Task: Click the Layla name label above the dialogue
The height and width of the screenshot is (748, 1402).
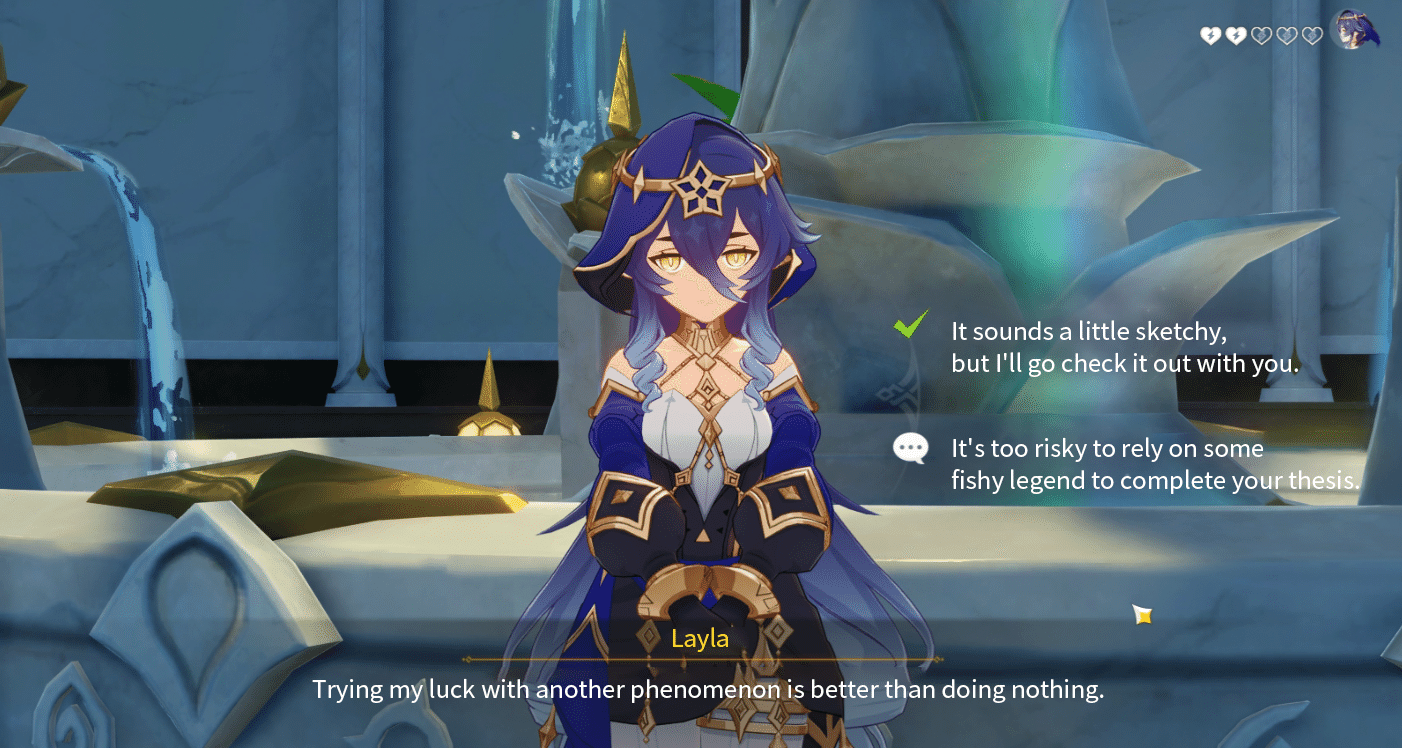Action: (700, 639)
